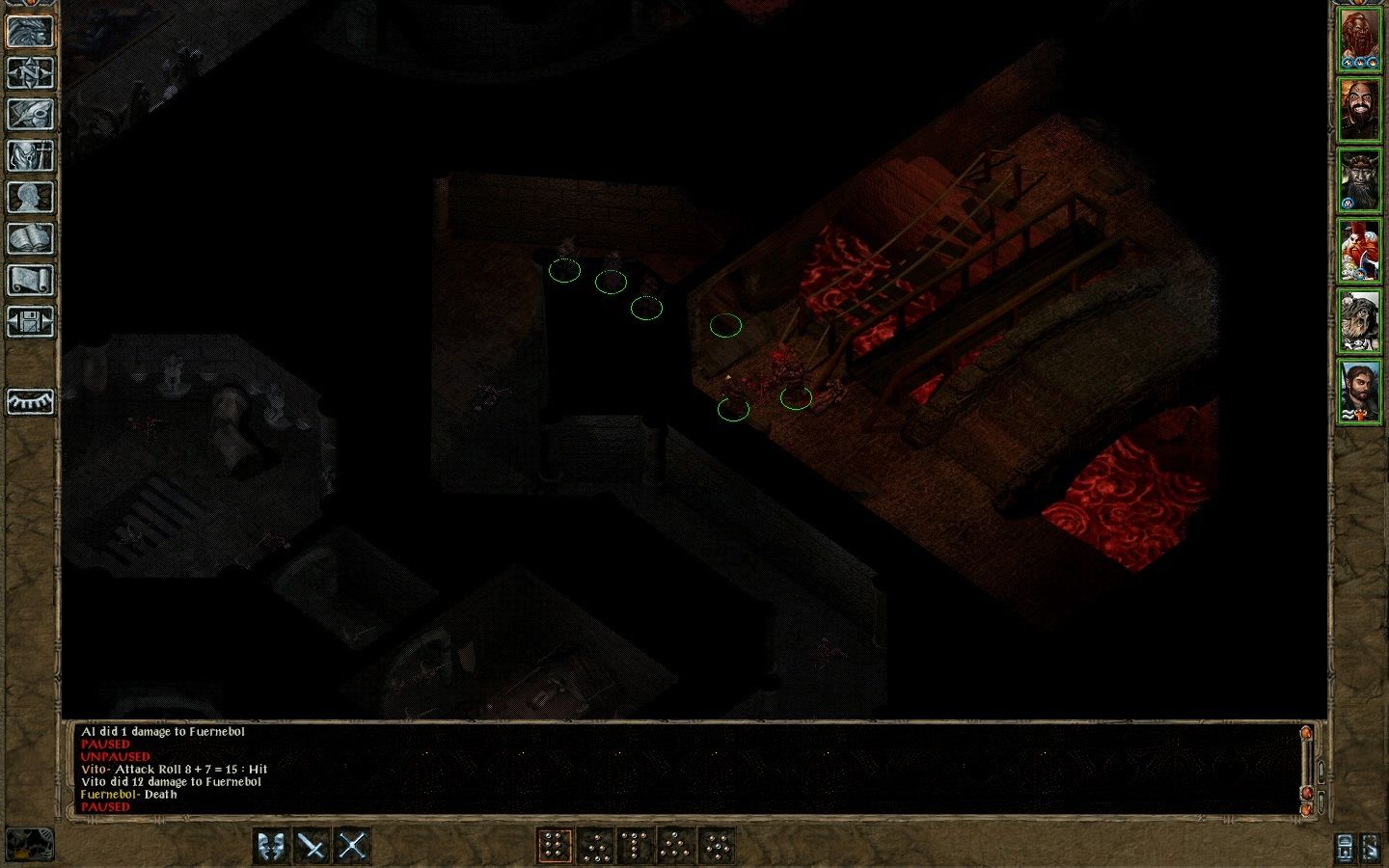View the character record sheet

click(32, 198)
